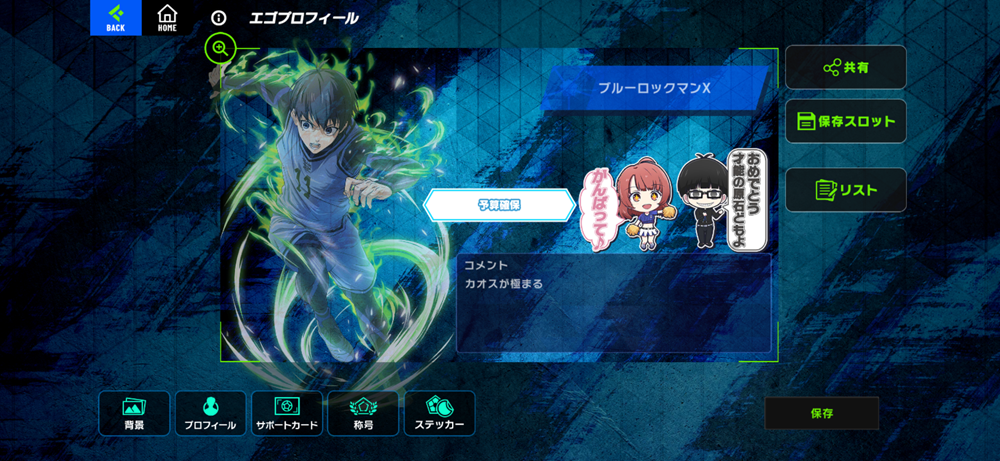Edit the コメント comment box

tap(614, 303)
